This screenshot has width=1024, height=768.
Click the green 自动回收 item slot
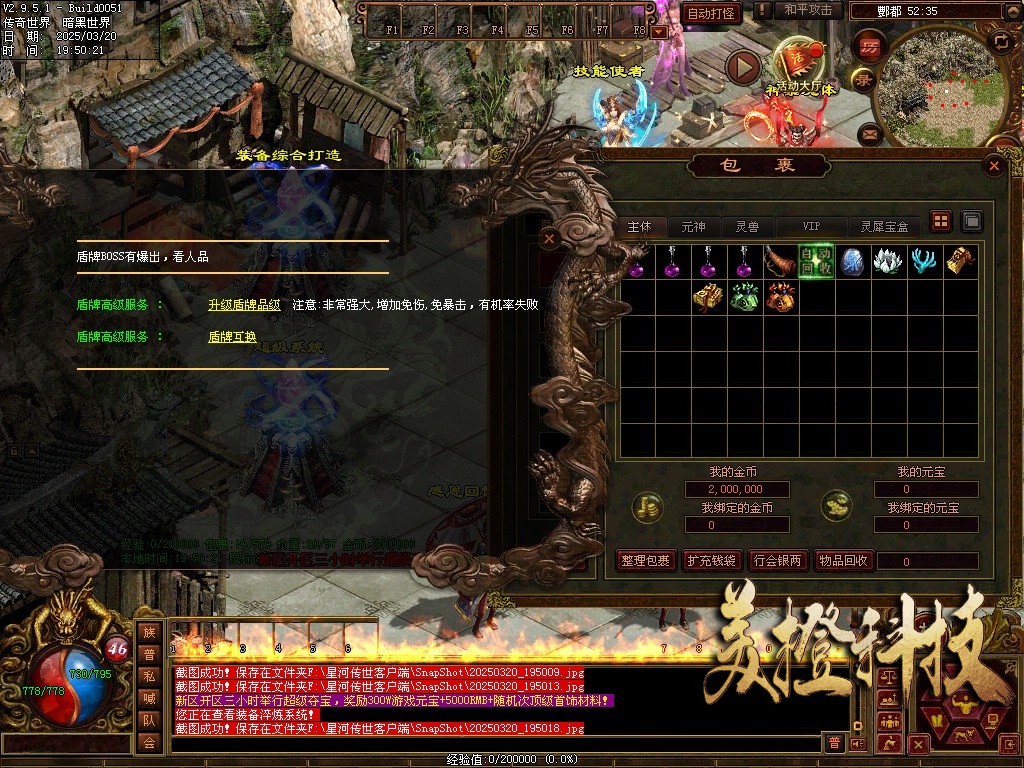[x=816, y=262]
